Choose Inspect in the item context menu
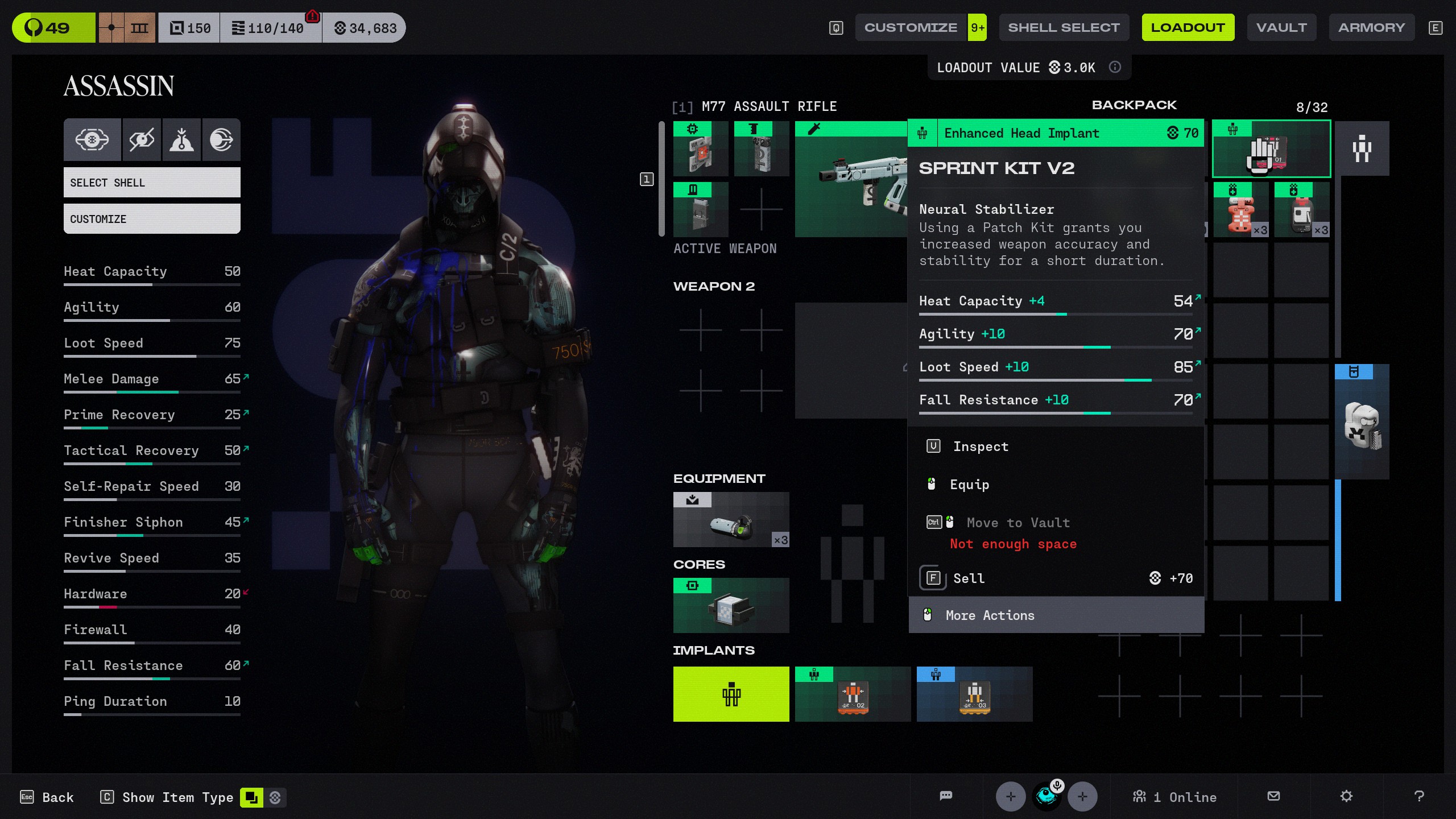This screenshot has height=819, width=1456. pos(981,446)
